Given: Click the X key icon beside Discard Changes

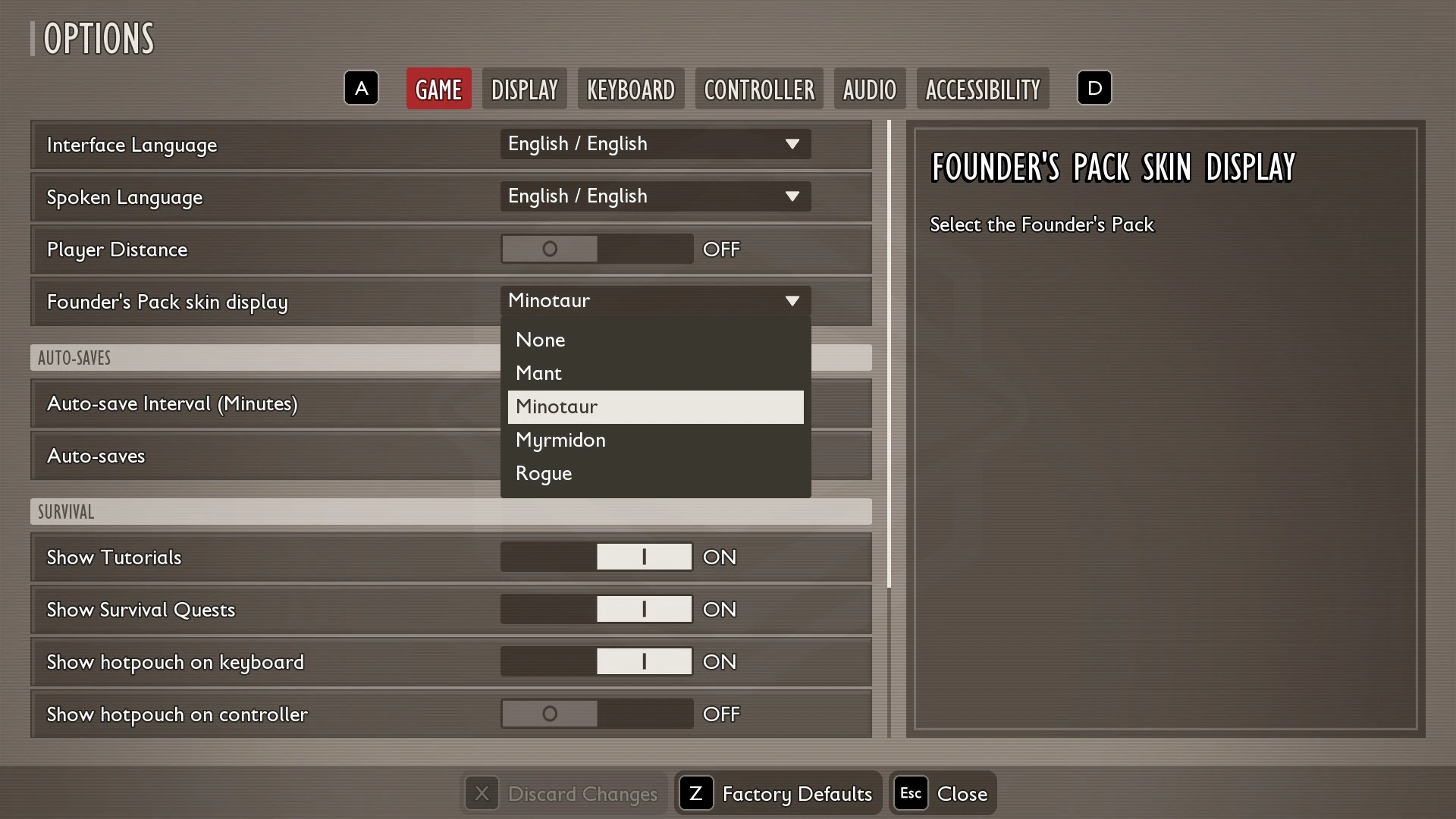Looking at the screenshot, I should (482, 793).
